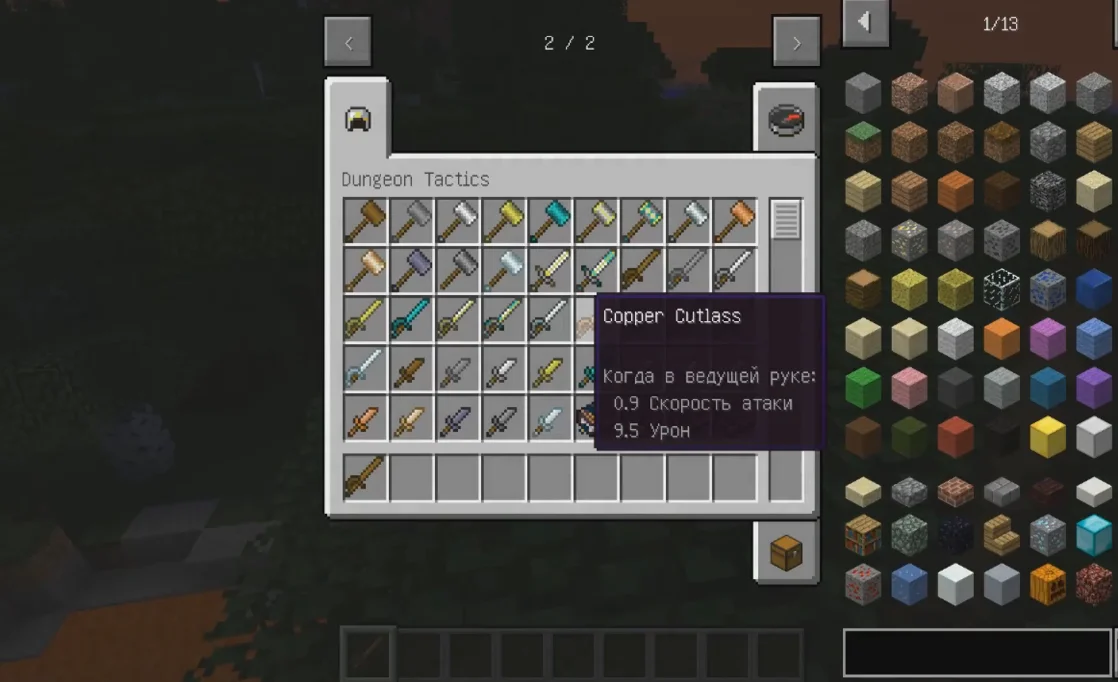Focus the item list search box
The height and width of the screenshot is (682, 1118).
click(x=977, y=652)
